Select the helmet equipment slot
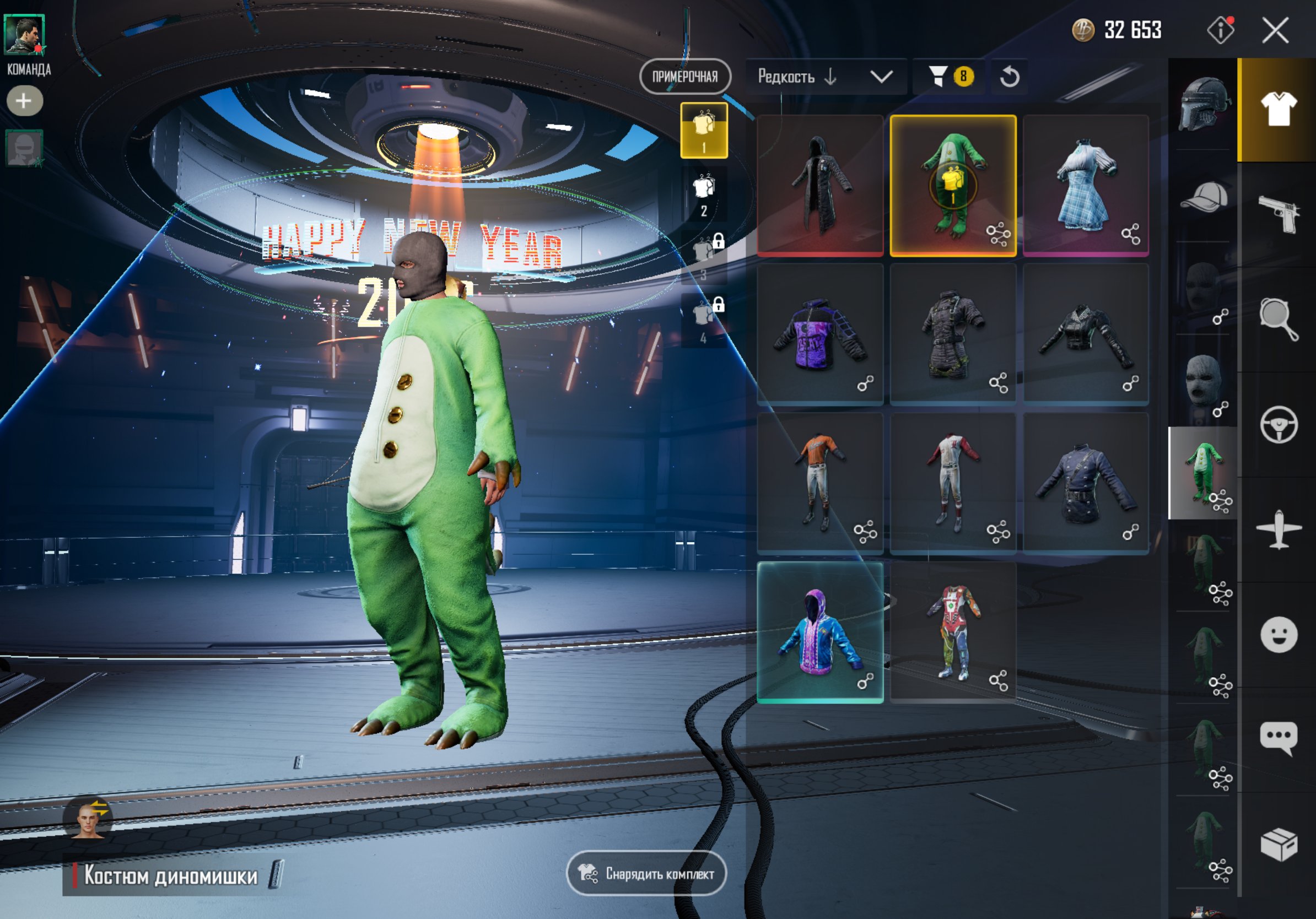This screenshot has height=919, width=1316. 1204,104
